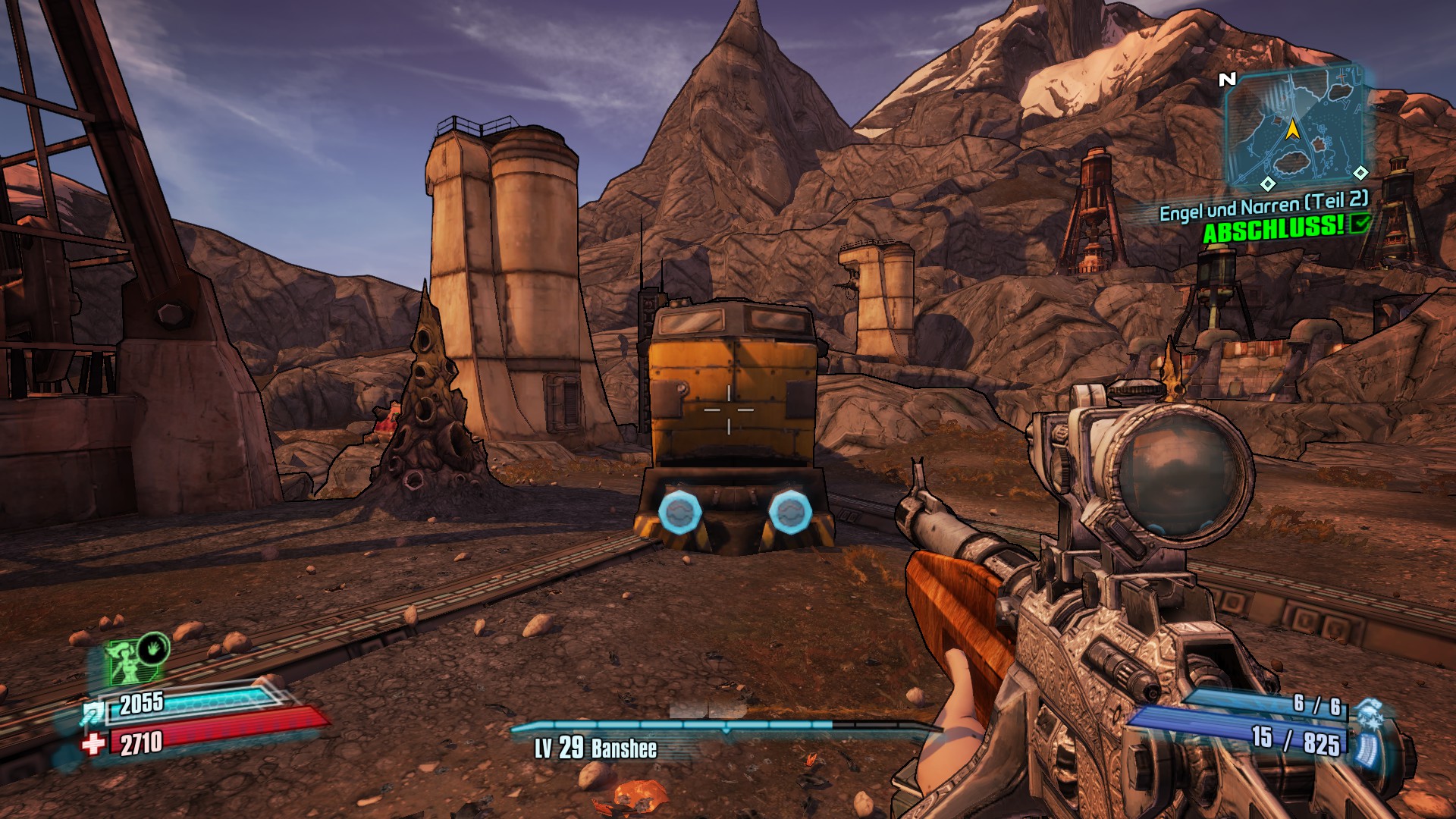
Task: Select the Engel und Narren (Teil 2) quest tracker
Action: (1263, 206)
